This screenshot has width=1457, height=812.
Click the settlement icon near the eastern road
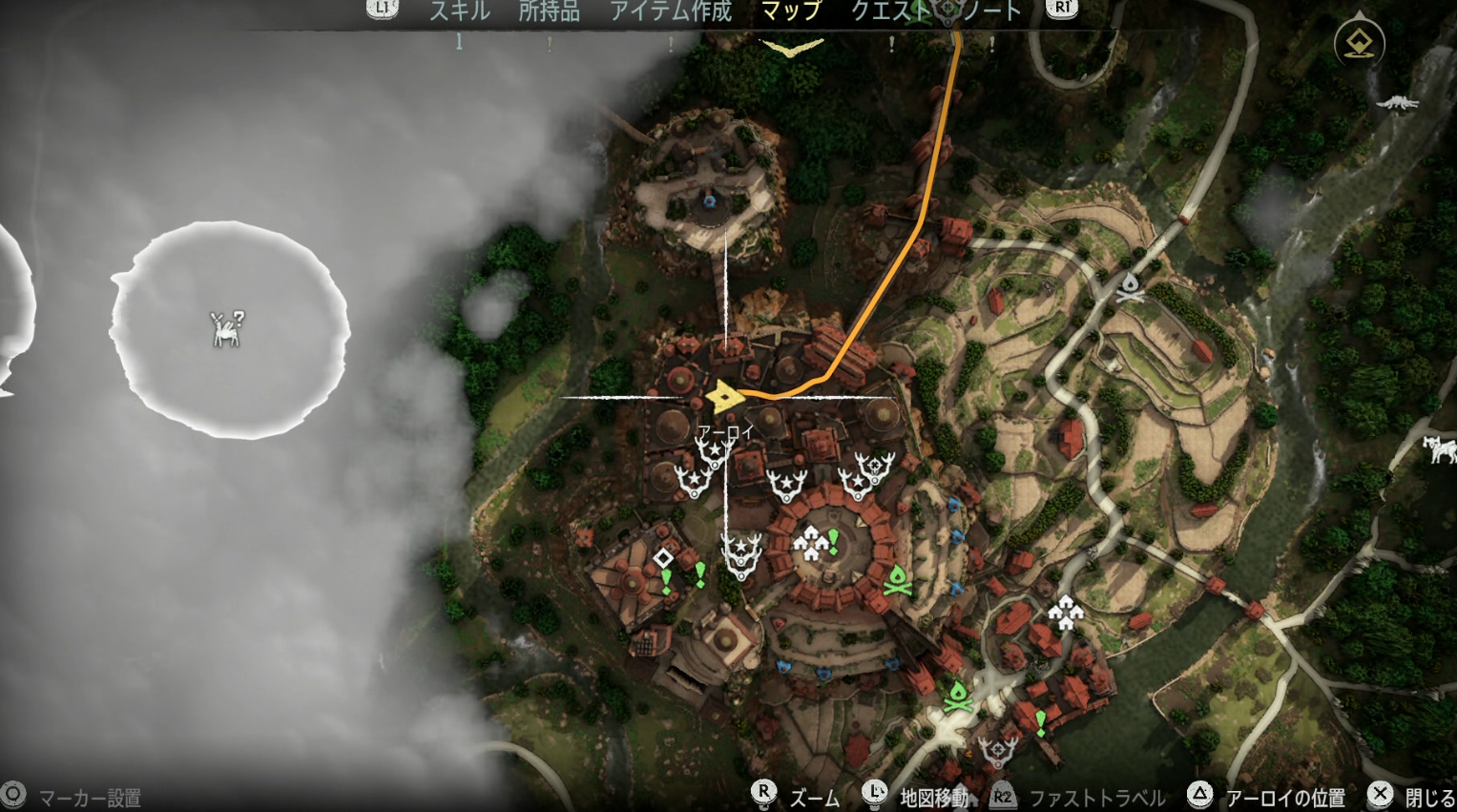pos(1066,611)
